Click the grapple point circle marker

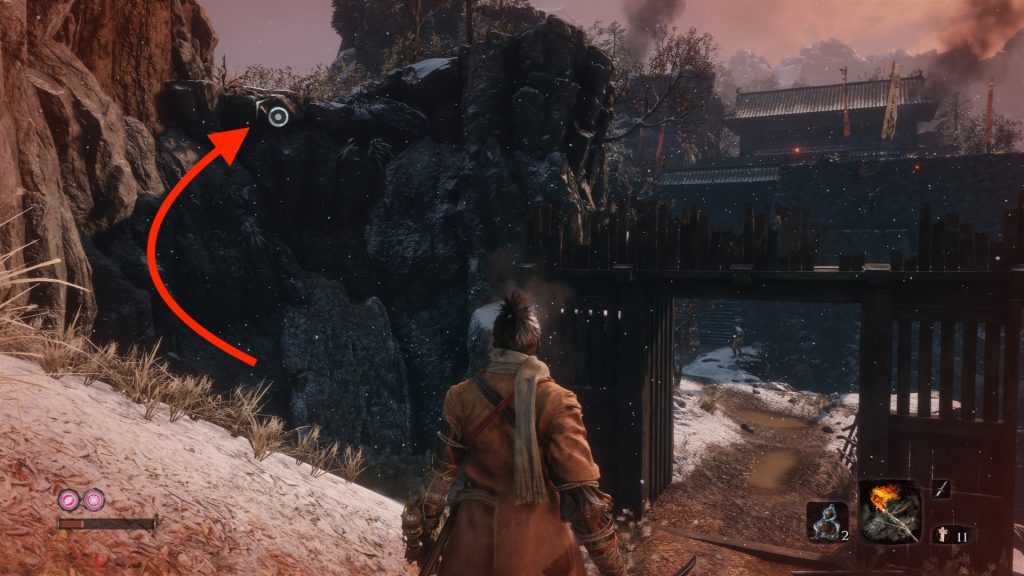(279, 117)
